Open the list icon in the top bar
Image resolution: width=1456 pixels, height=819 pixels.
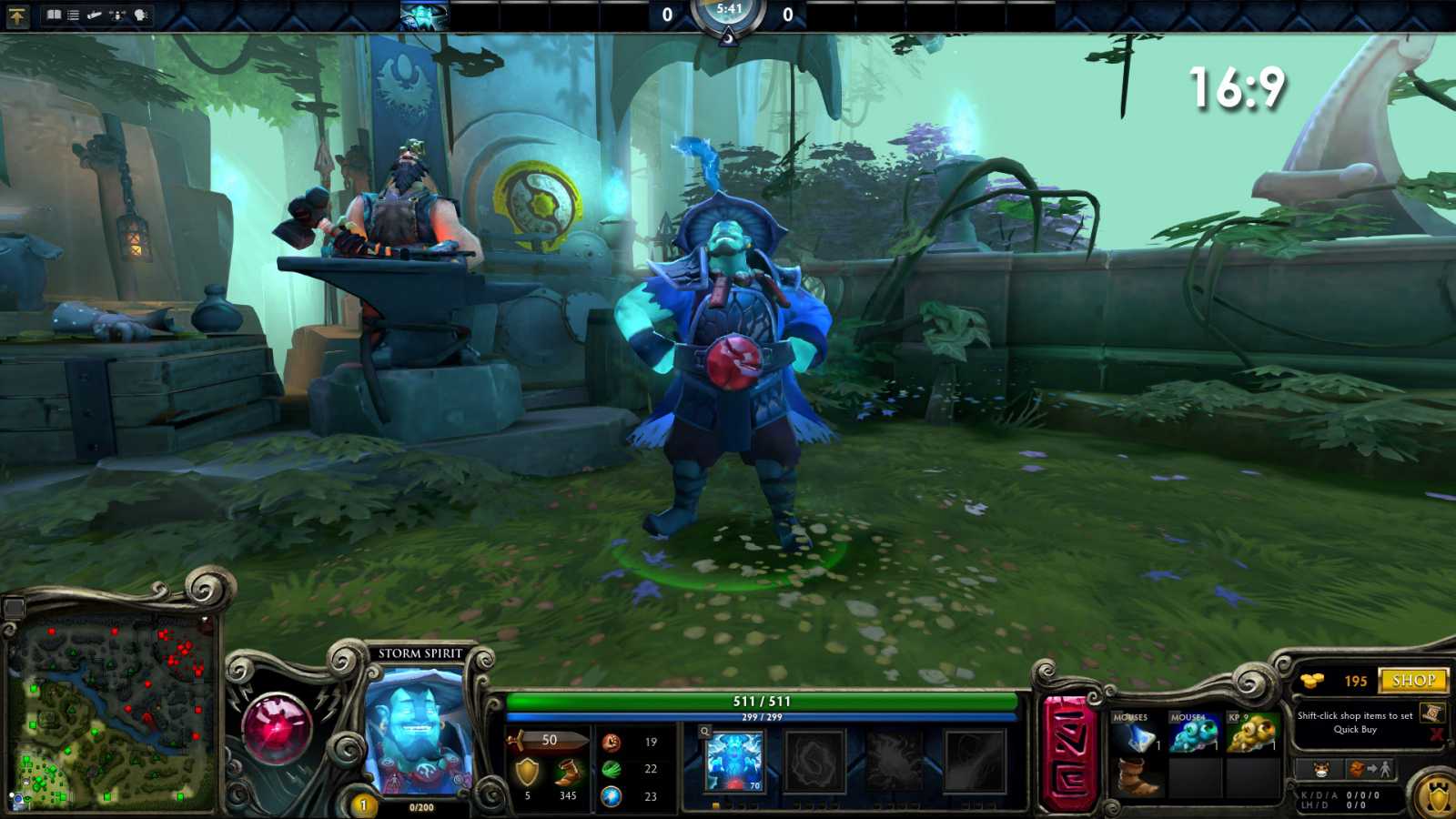click(x=73, y=15)
